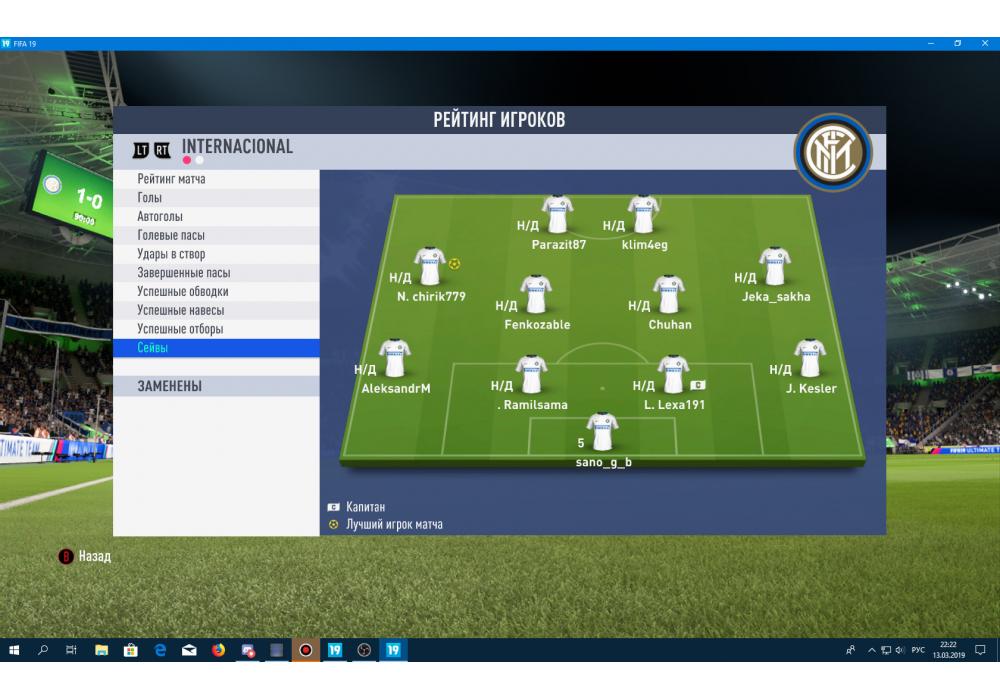Select player Fenkozable on the pitch
This screenshot has height=700, width=1000.
click(537, 295)
